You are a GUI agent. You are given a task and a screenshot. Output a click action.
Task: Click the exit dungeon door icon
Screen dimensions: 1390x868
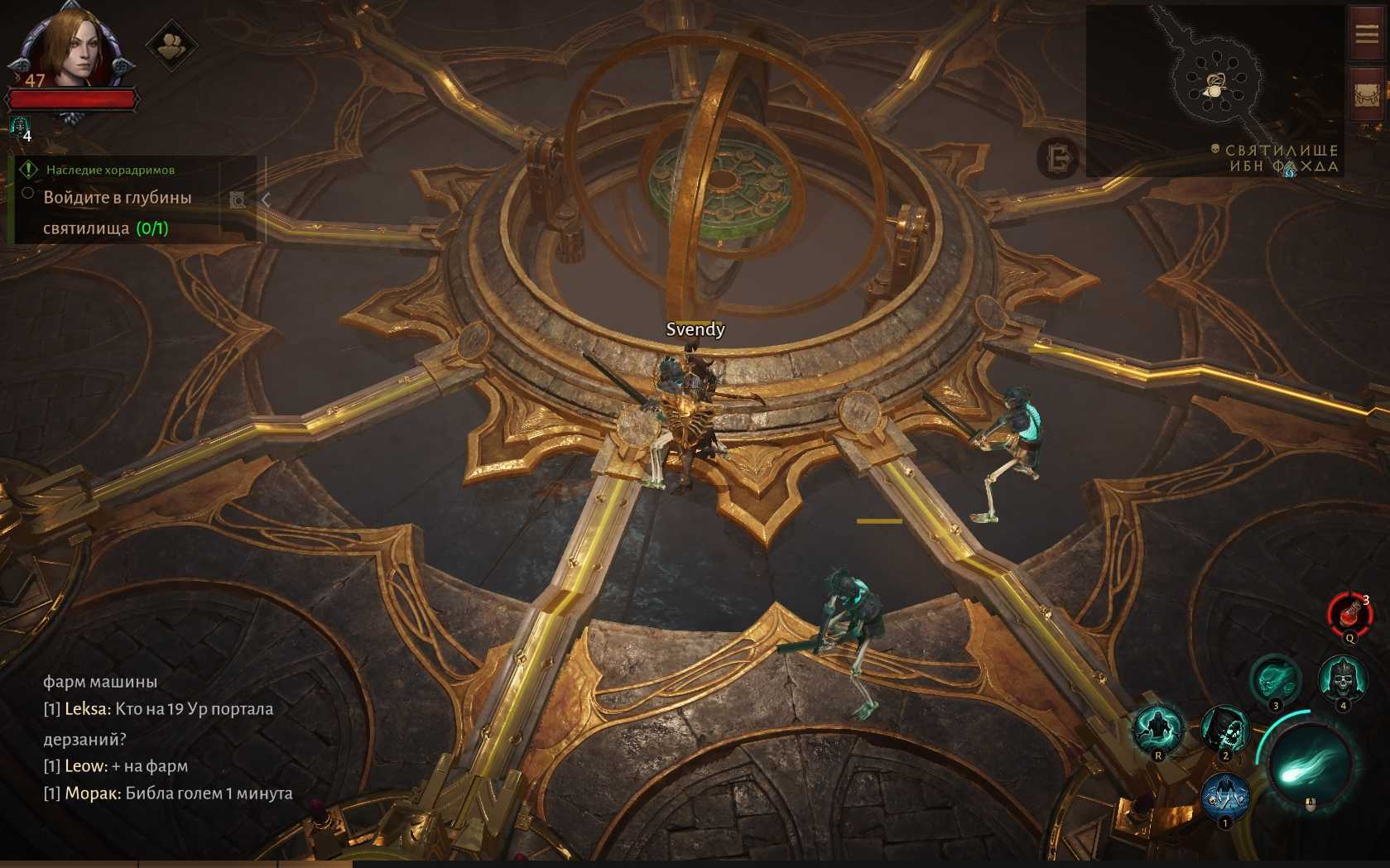1058,157
